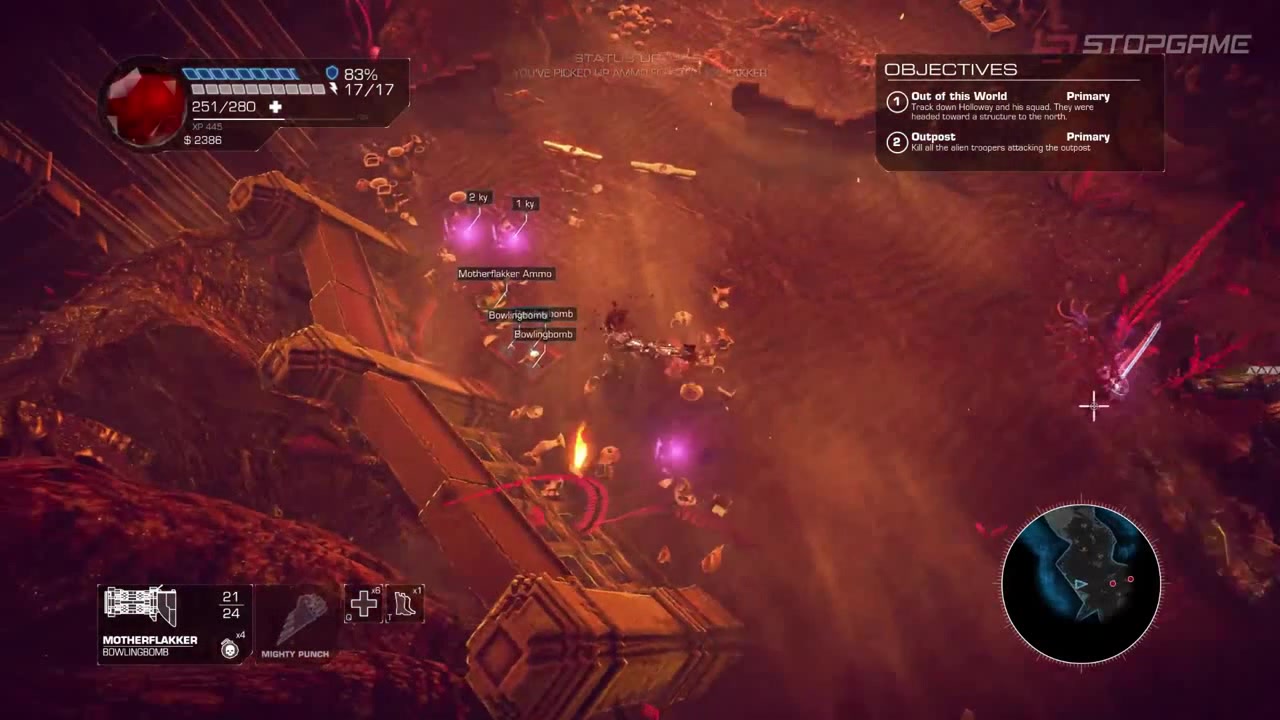
Task: Click the Motherflakker Ammo pickup label
Action: 505,274
